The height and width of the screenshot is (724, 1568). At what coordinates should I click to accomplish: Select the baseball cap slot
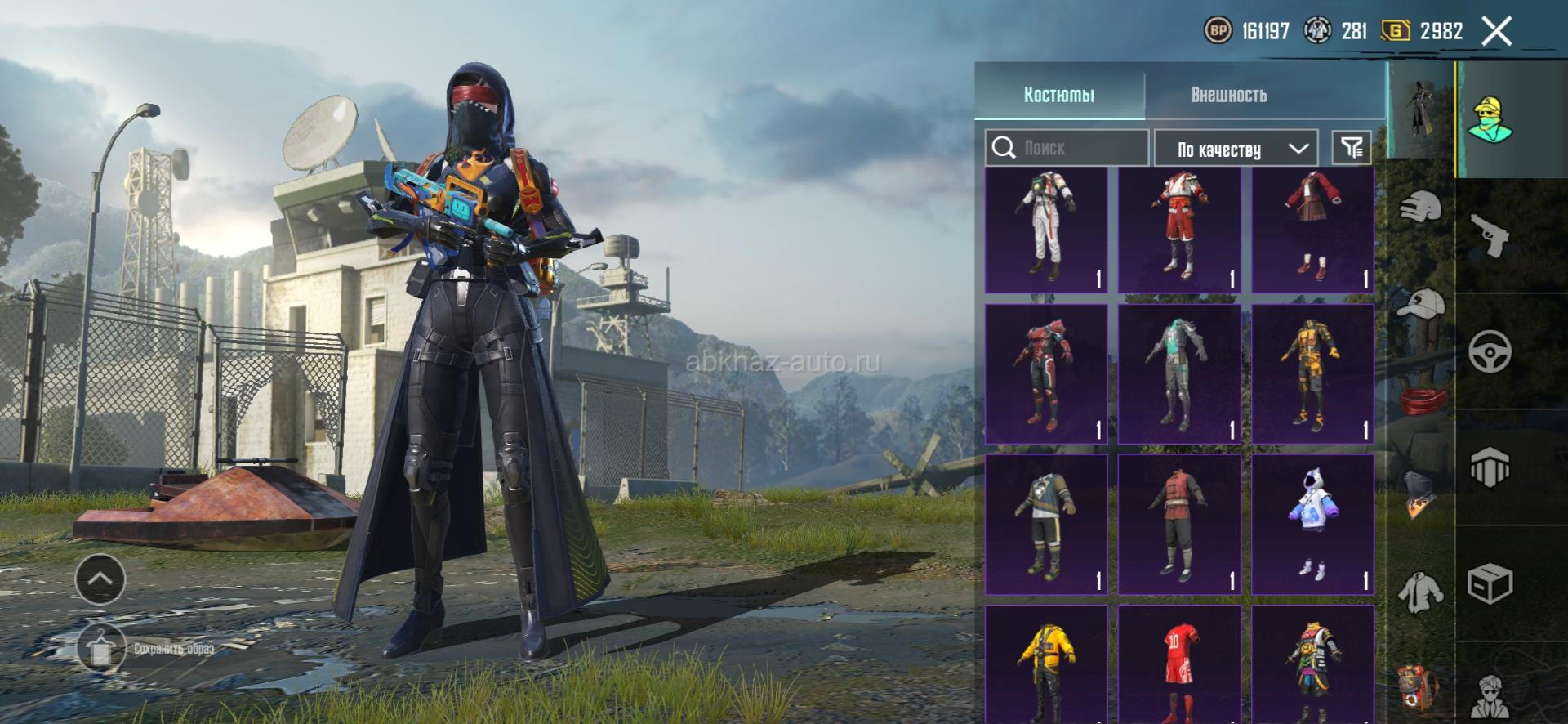click(1421, 304)
